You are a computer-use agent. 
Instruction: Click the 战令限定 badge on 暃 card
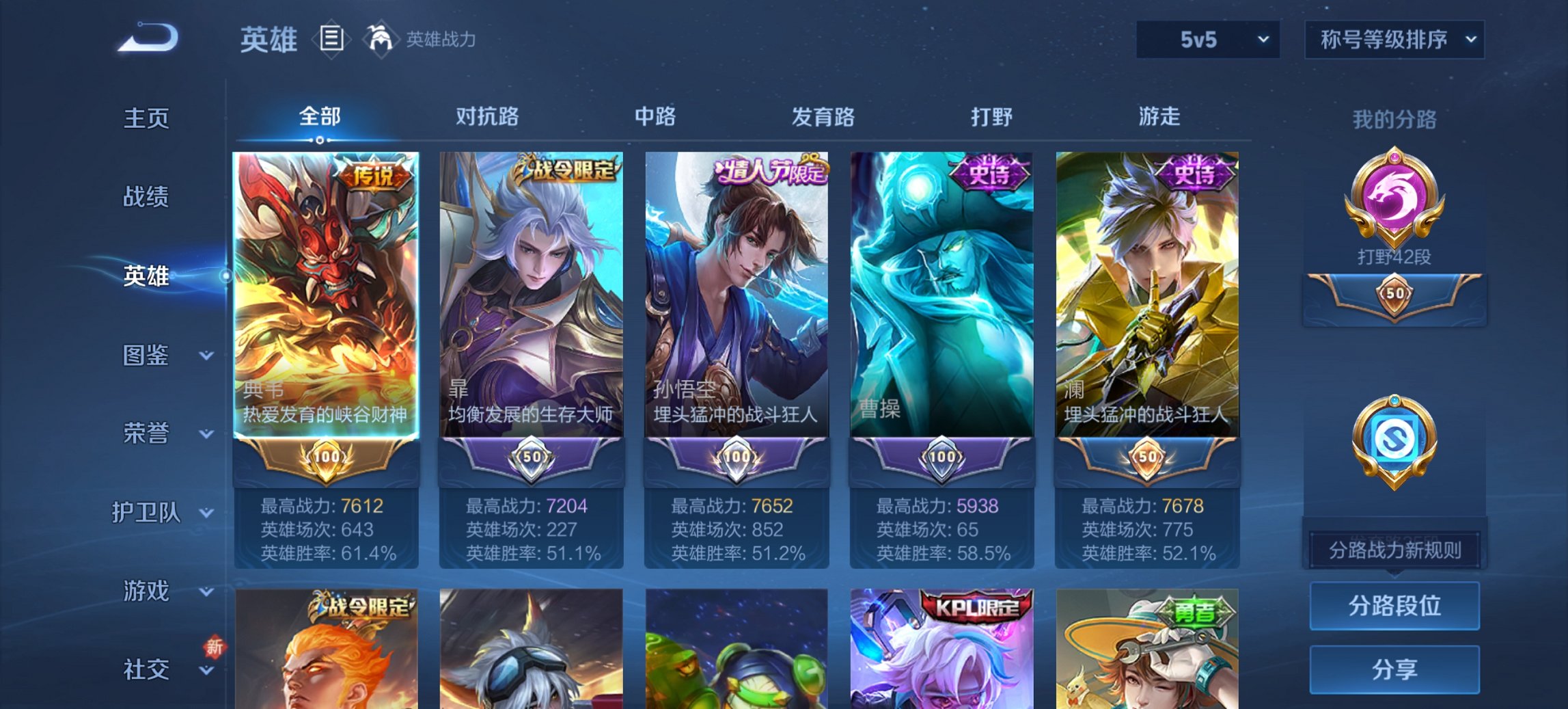click(x=567, y=170)
